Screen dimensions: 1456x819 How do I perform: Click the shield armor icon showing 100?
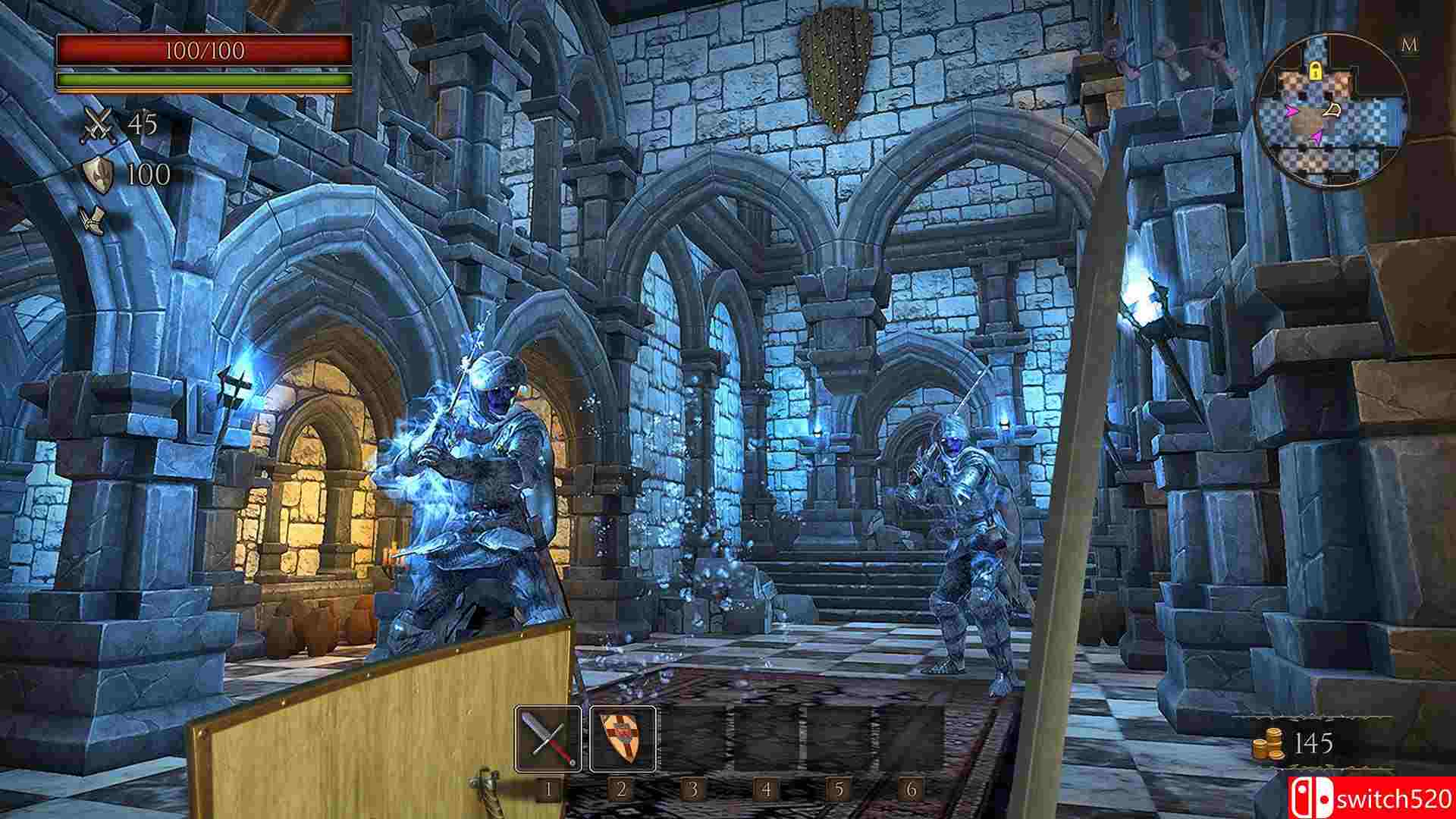[x=97, y=174]
